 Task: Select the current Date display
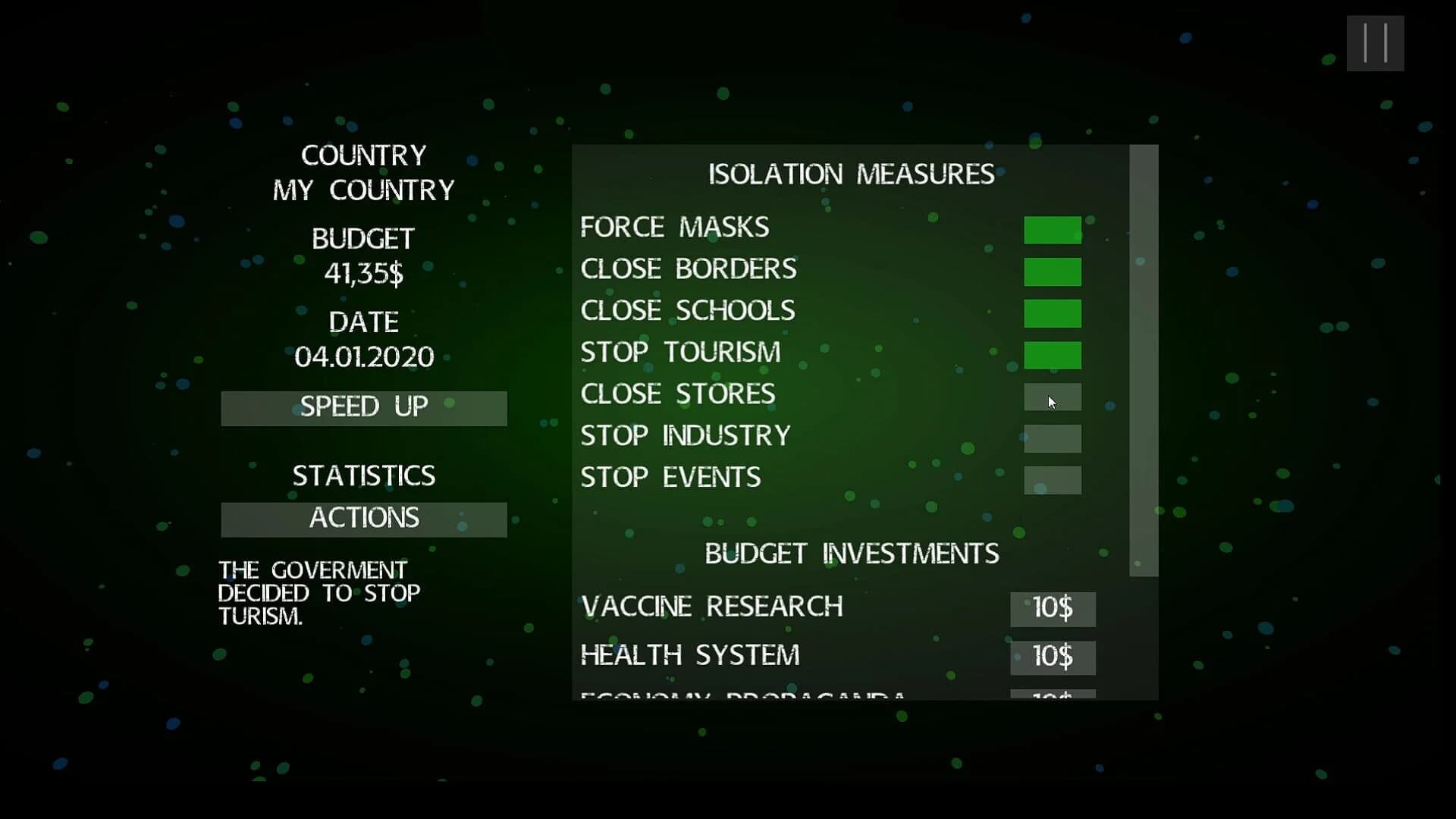coord(364,355)
